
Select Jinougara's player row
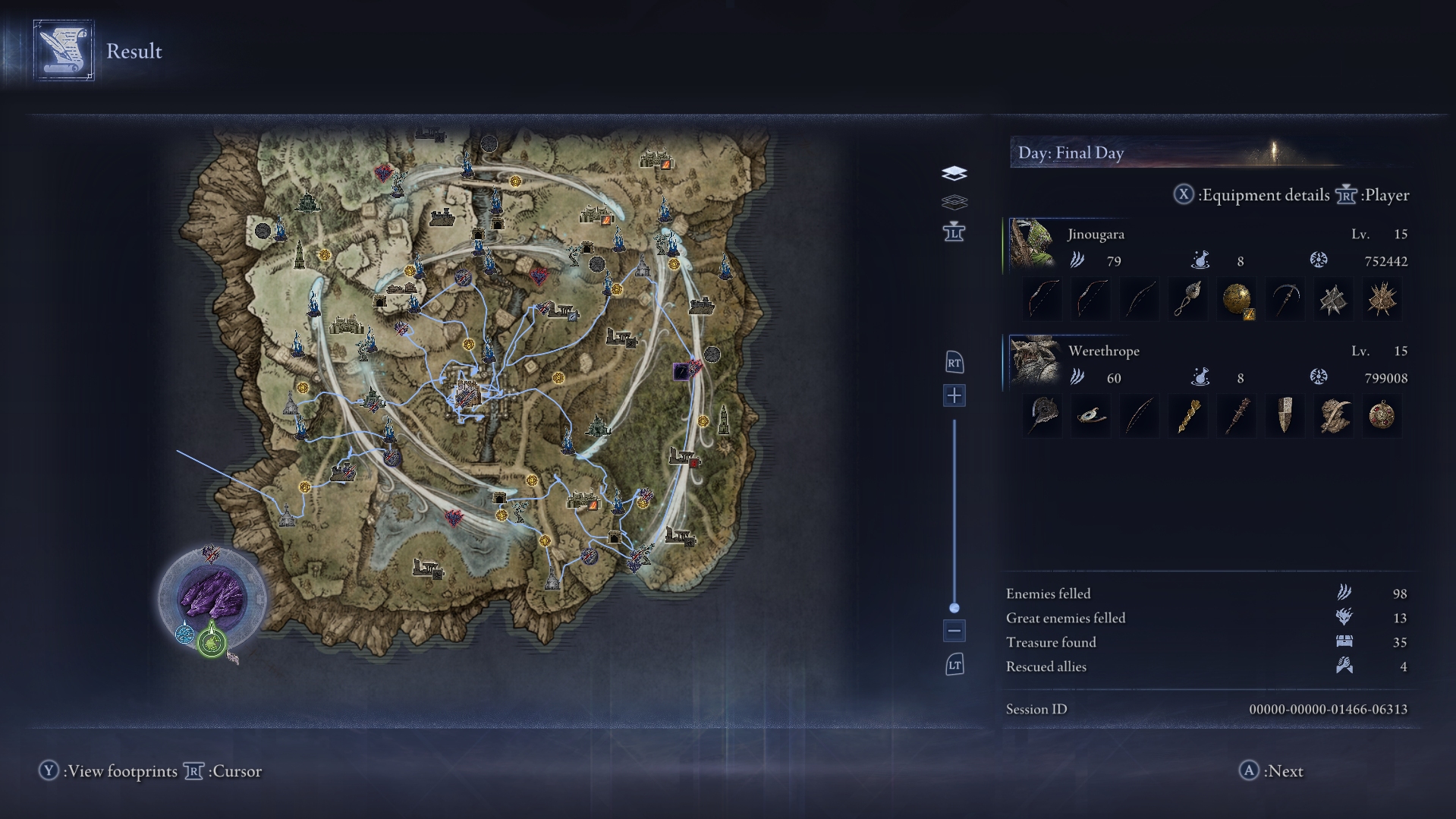[x=1206, y=247]
